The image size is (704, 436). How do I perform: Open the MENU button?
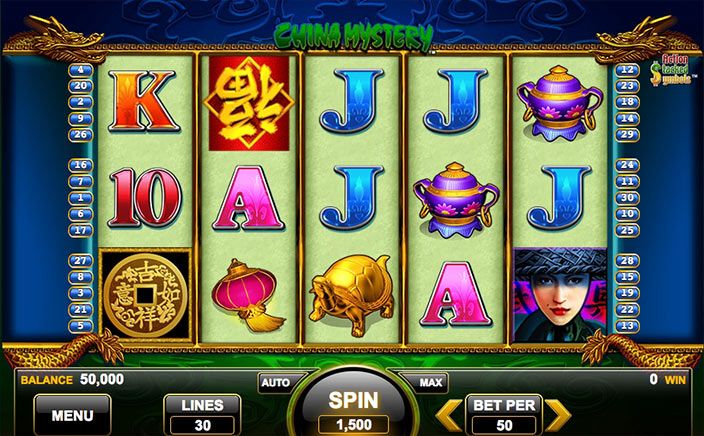click(72, 414)
